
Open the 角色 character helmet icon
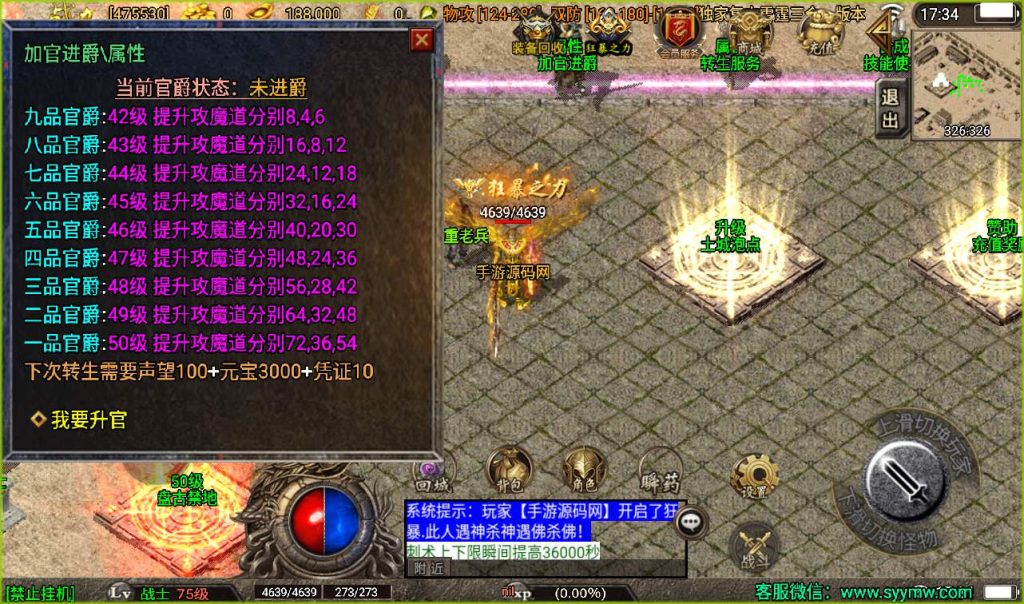583,474
